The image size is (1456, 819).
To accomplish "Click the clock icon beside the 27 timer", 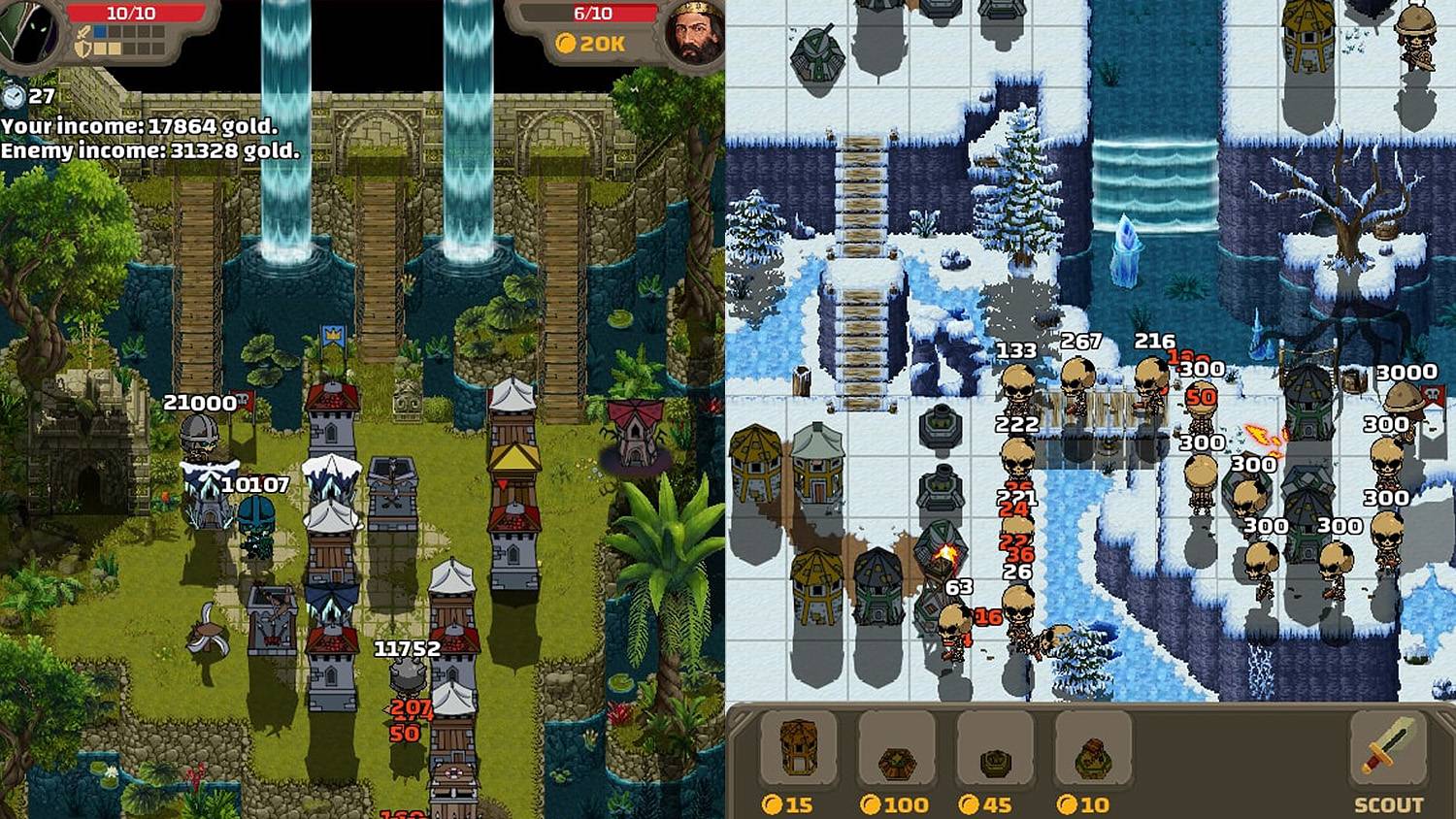I will (12, 95).
